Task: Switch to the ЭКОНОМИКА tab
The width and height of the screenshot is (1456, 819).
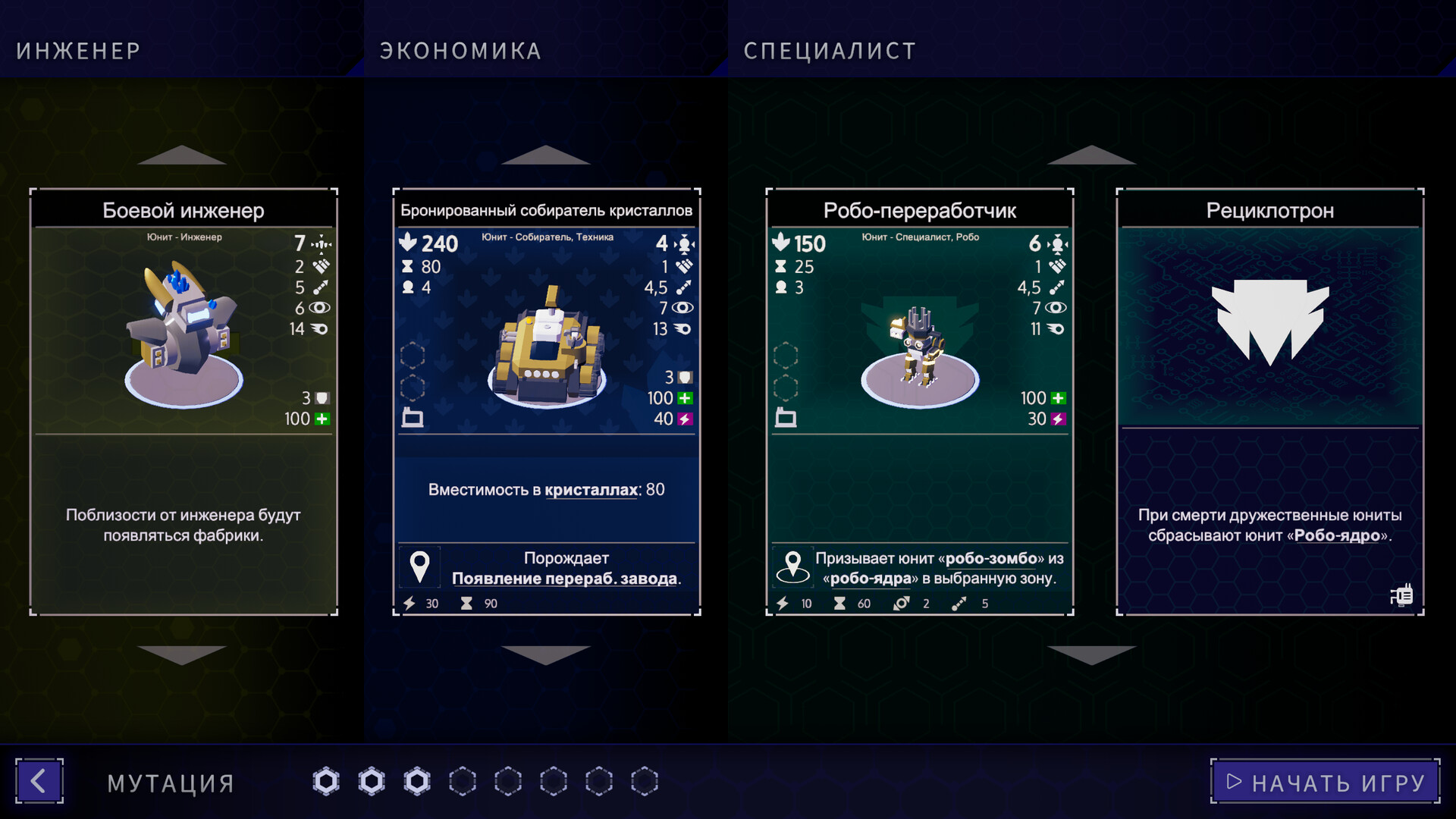Action: tap(460, 51)
